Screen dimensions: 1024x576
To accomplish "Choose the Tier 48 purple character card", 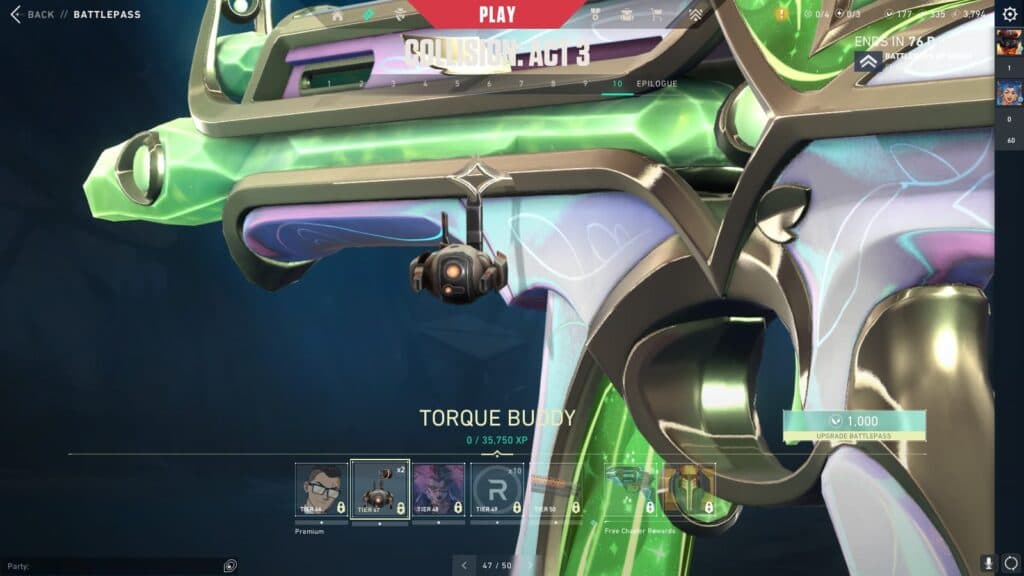I will coord(439,489).
